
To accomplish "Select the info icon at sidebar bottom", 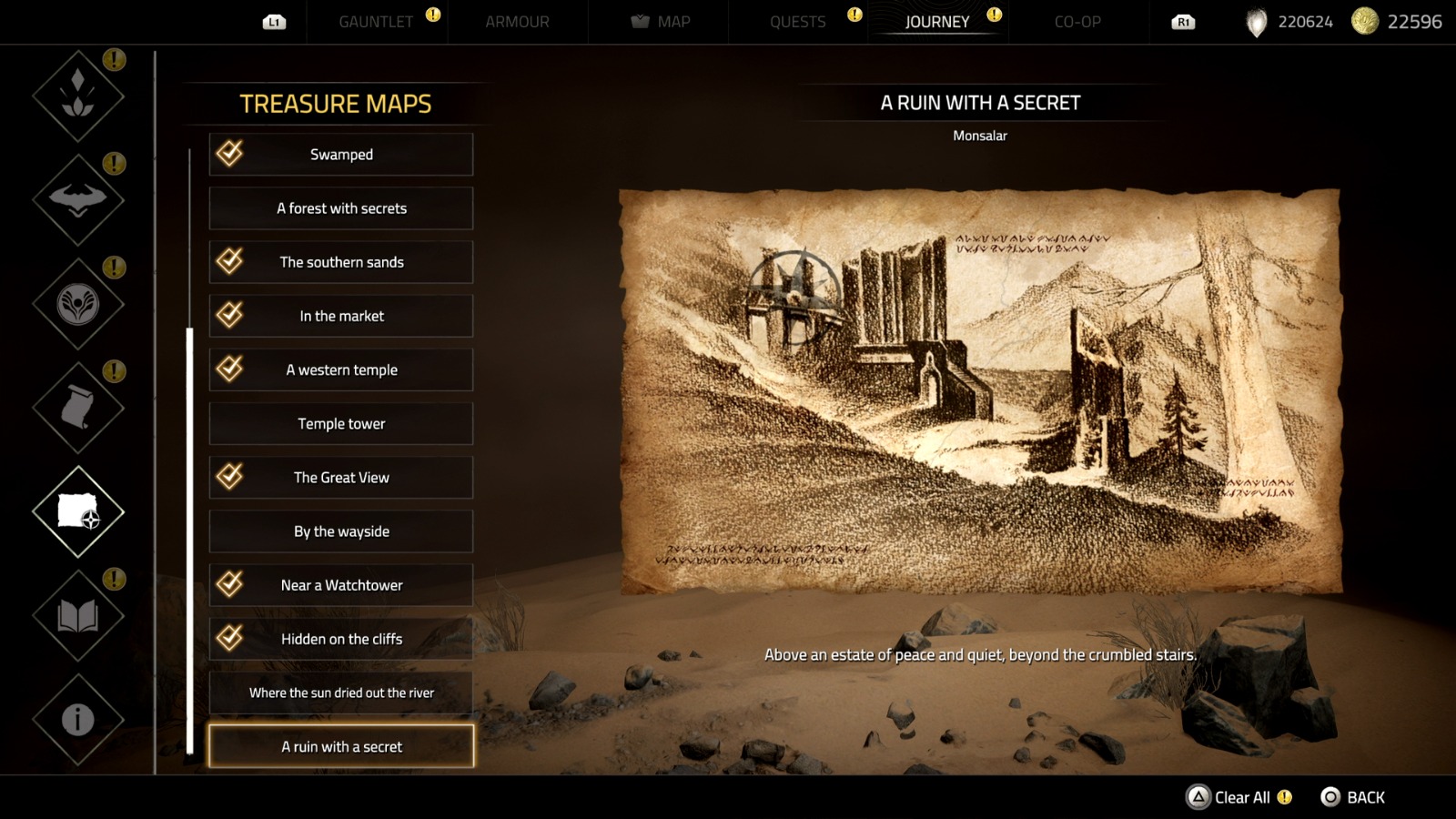I will (77, 718).
